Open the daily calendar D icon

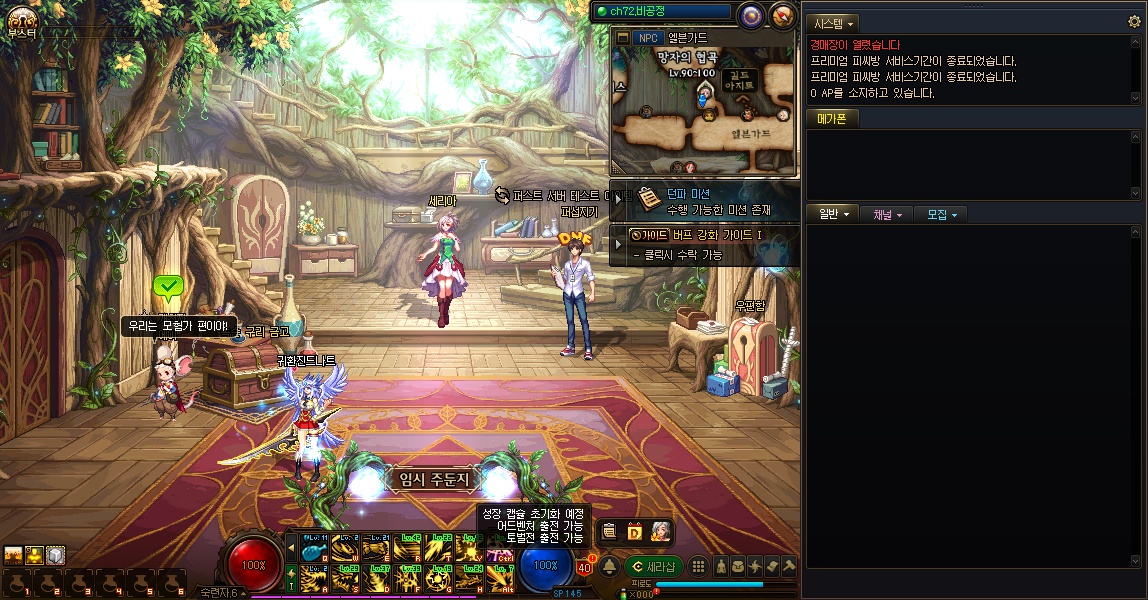point(634,531)
